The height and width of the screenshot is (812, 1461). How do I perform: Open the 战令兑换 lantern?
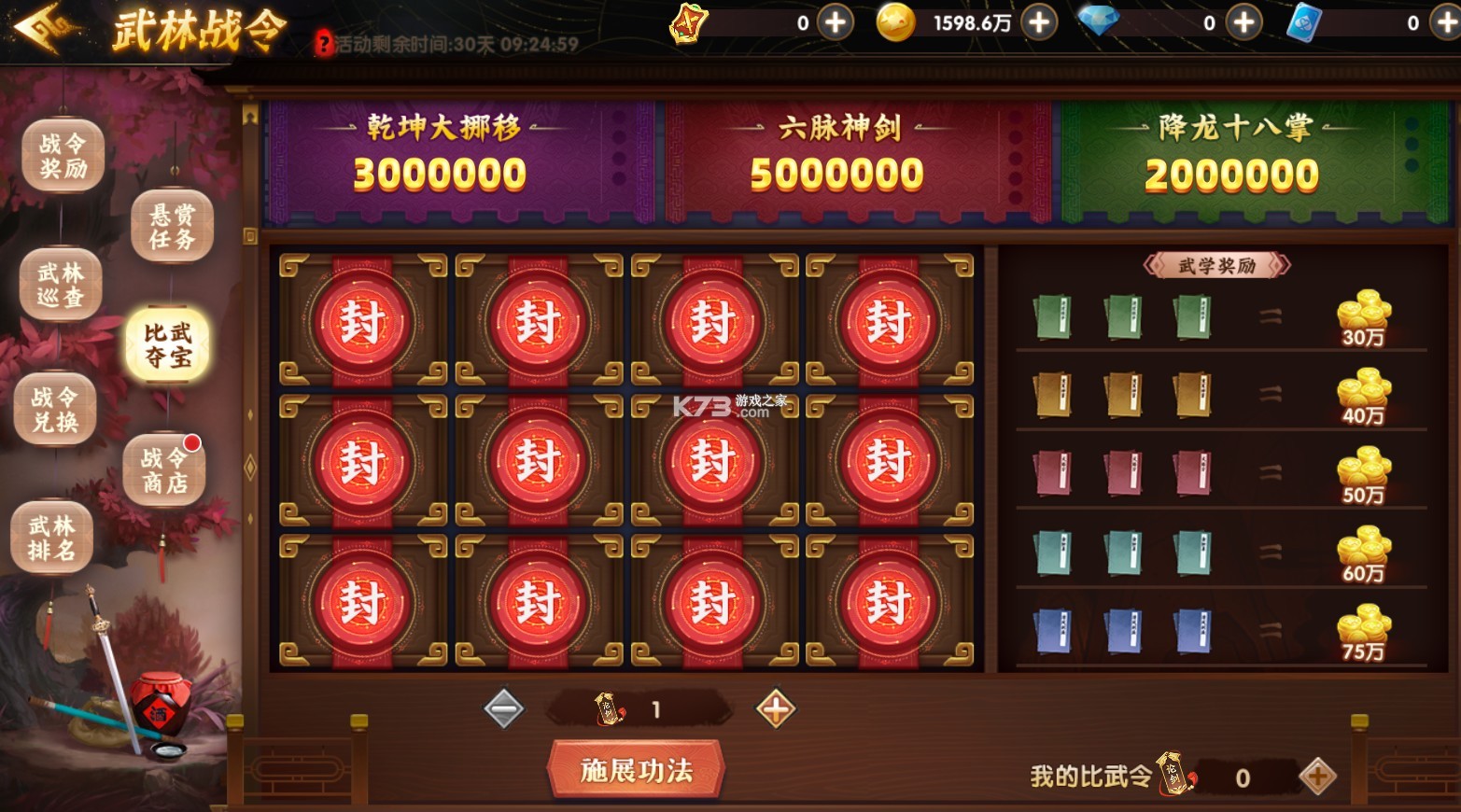point(54,408)
